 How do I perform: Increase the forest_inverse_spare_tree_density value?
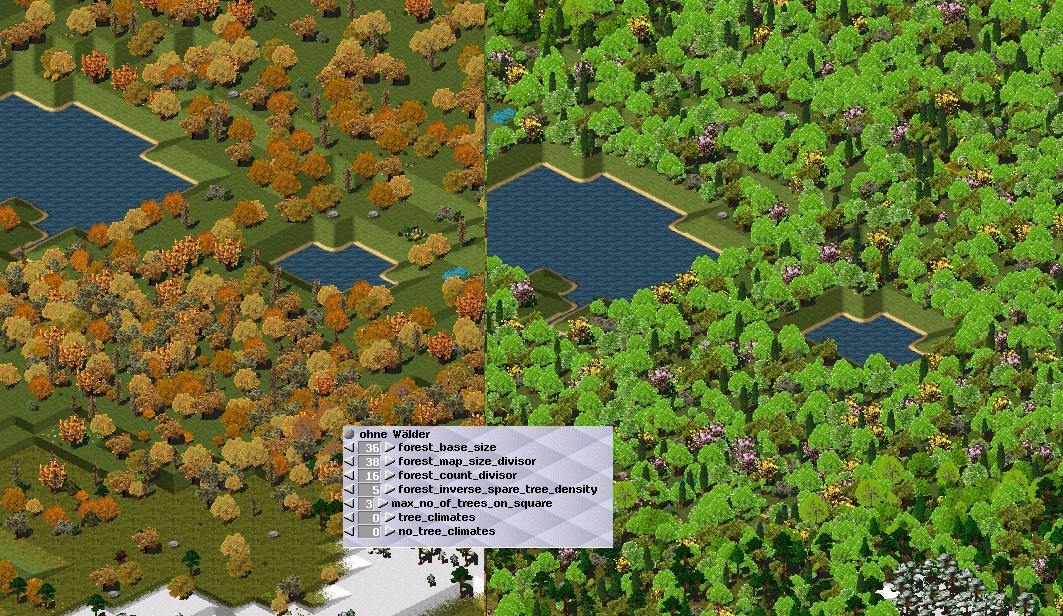pyautogui.click(x=390, y=490)
